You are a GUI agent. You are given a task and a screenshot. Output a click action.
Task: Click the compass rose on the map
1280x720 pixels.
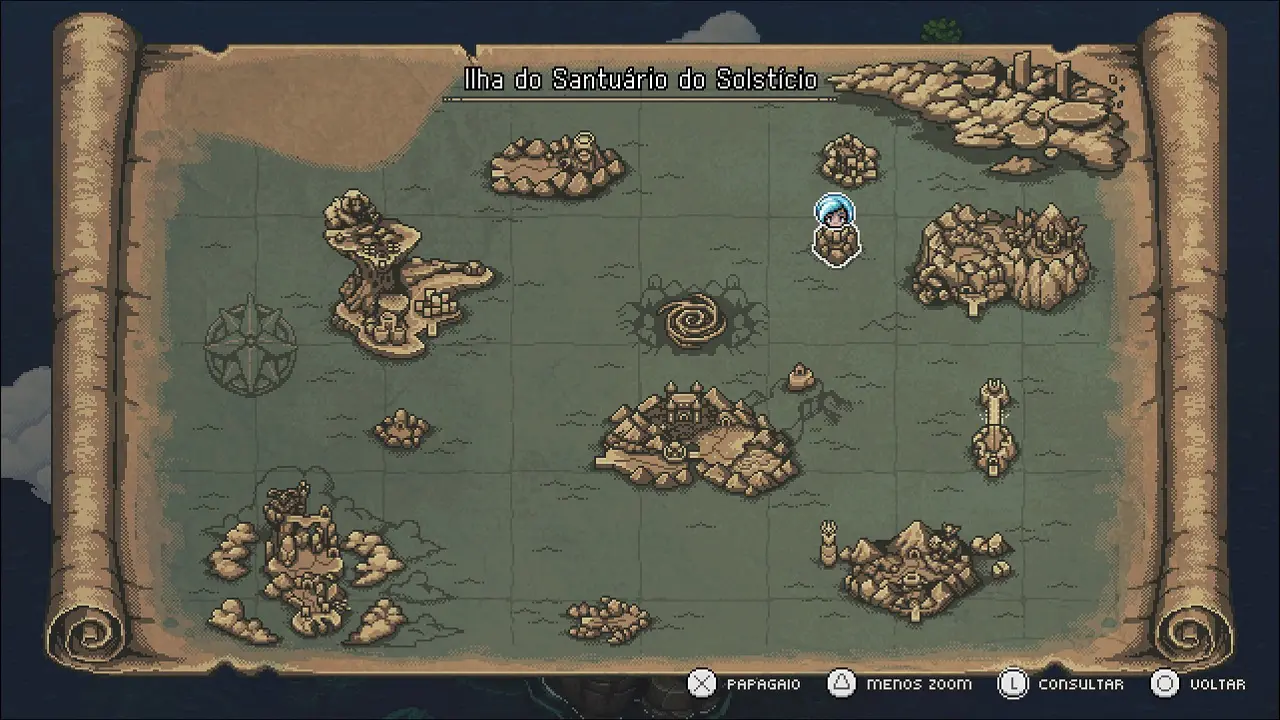(x=250, y=344)
